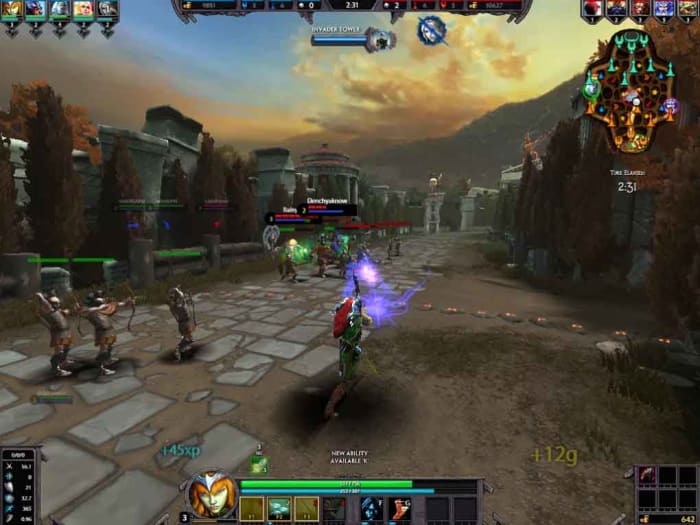Select the dark fourth ultimate ability slot
The height and width of the screenshot is (525, 700).
coord(335,509)
